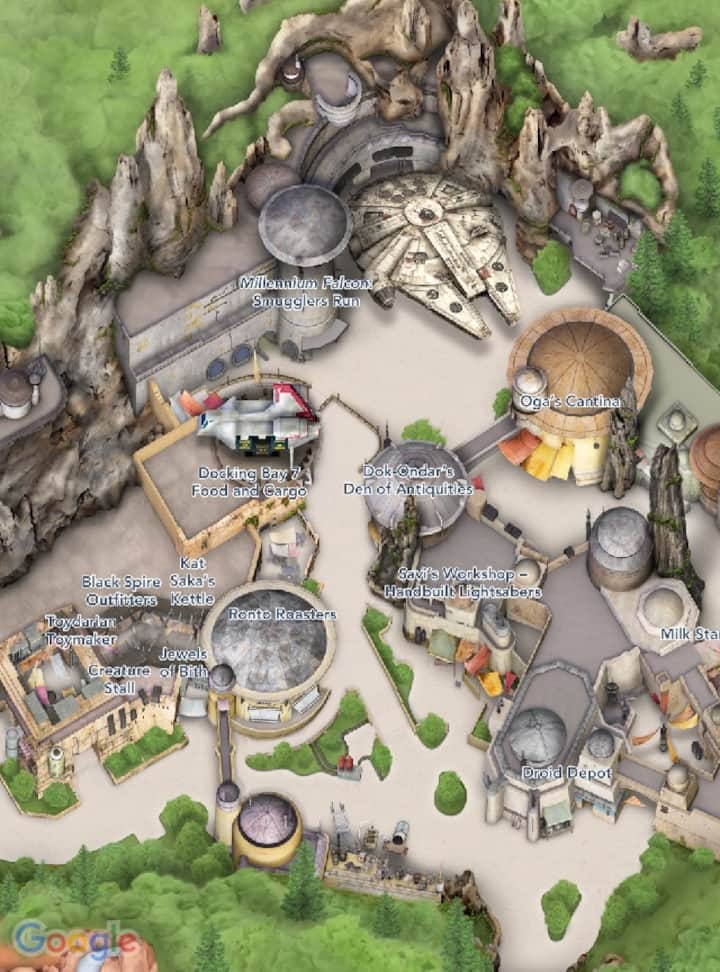Choose the partially visible Milk Stand label

(x=690, y=634)
